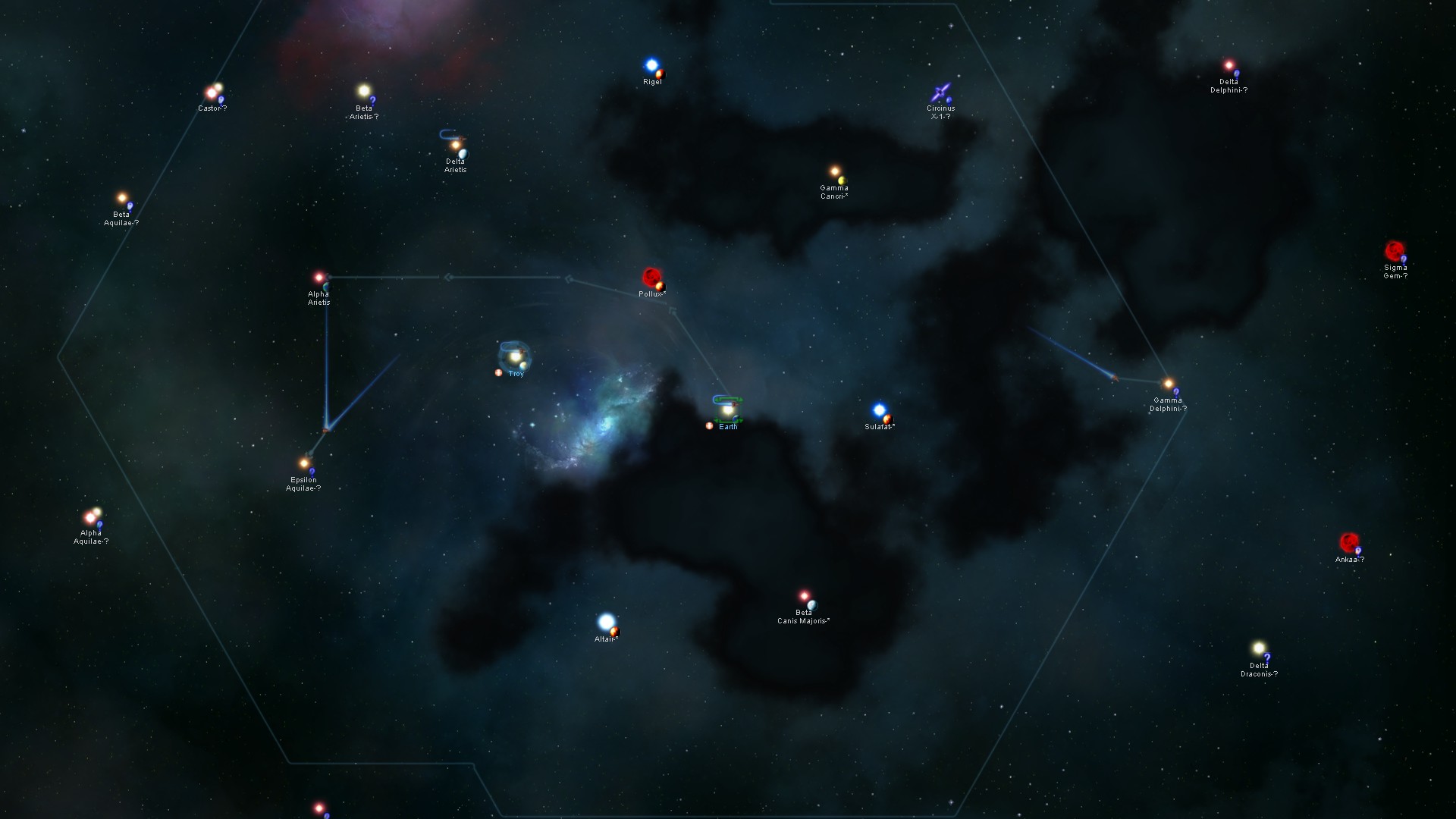Select the Earth star system

[x=728, y=410]
